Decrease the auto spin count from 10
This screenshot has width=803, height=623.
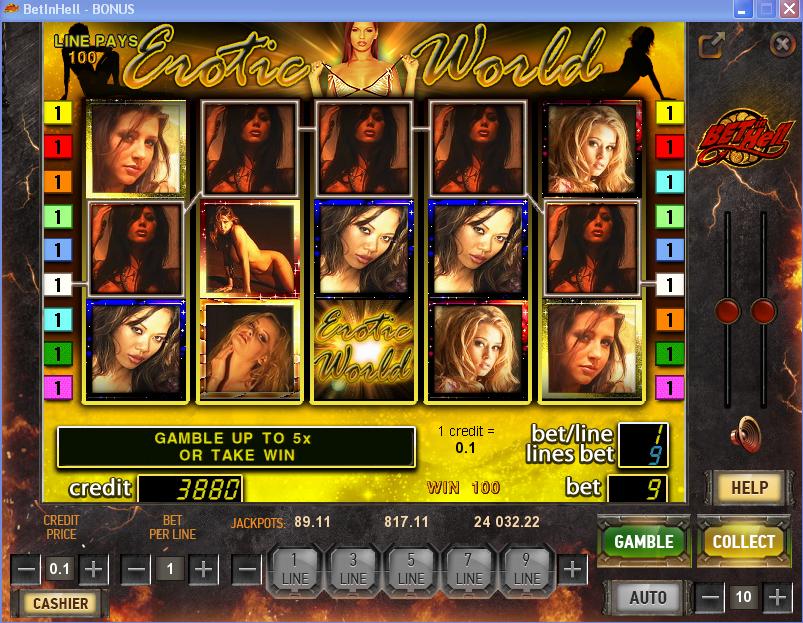[710, 597]
